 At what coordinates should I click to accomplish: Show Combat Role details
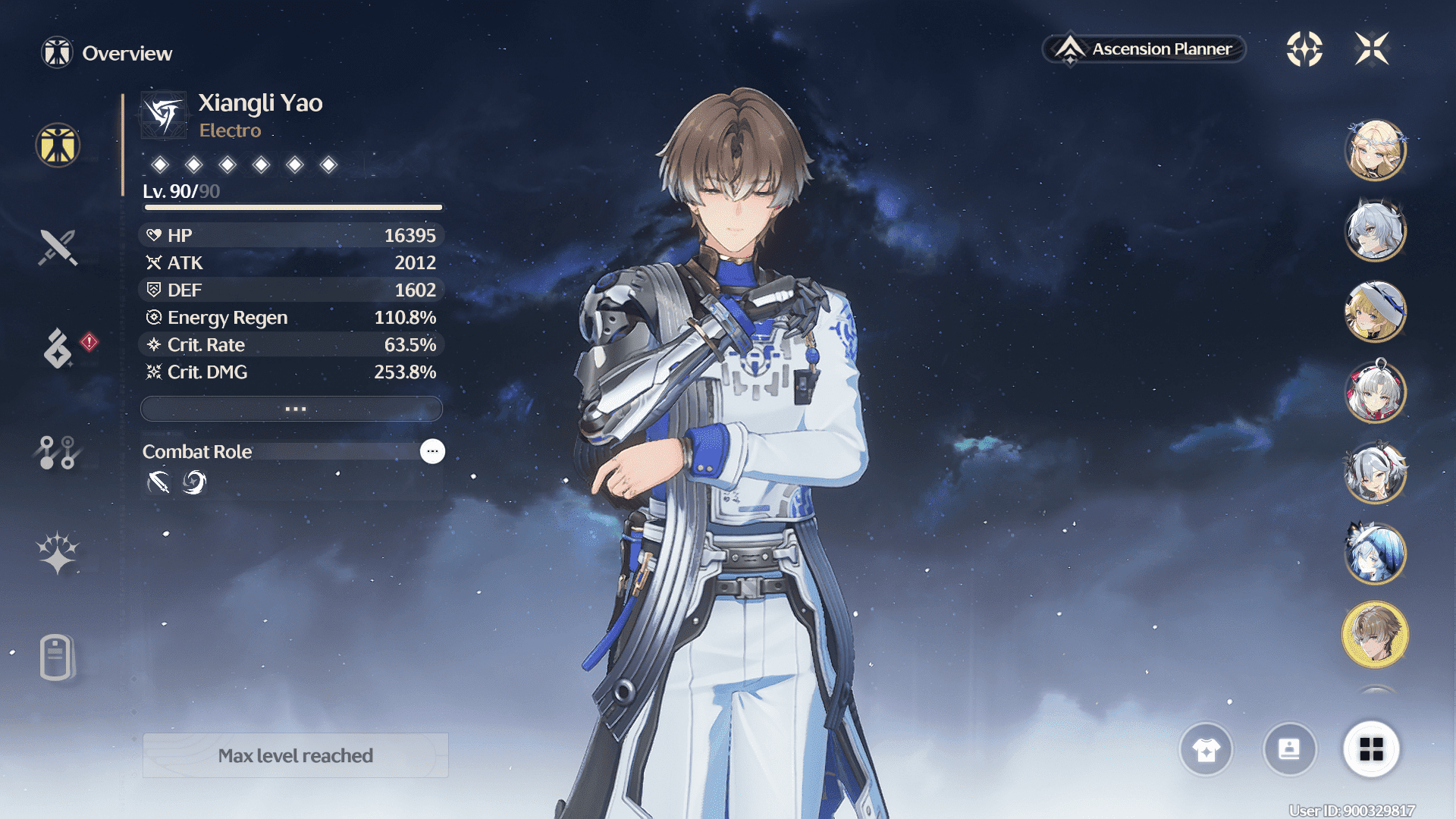tap(432, 451)
